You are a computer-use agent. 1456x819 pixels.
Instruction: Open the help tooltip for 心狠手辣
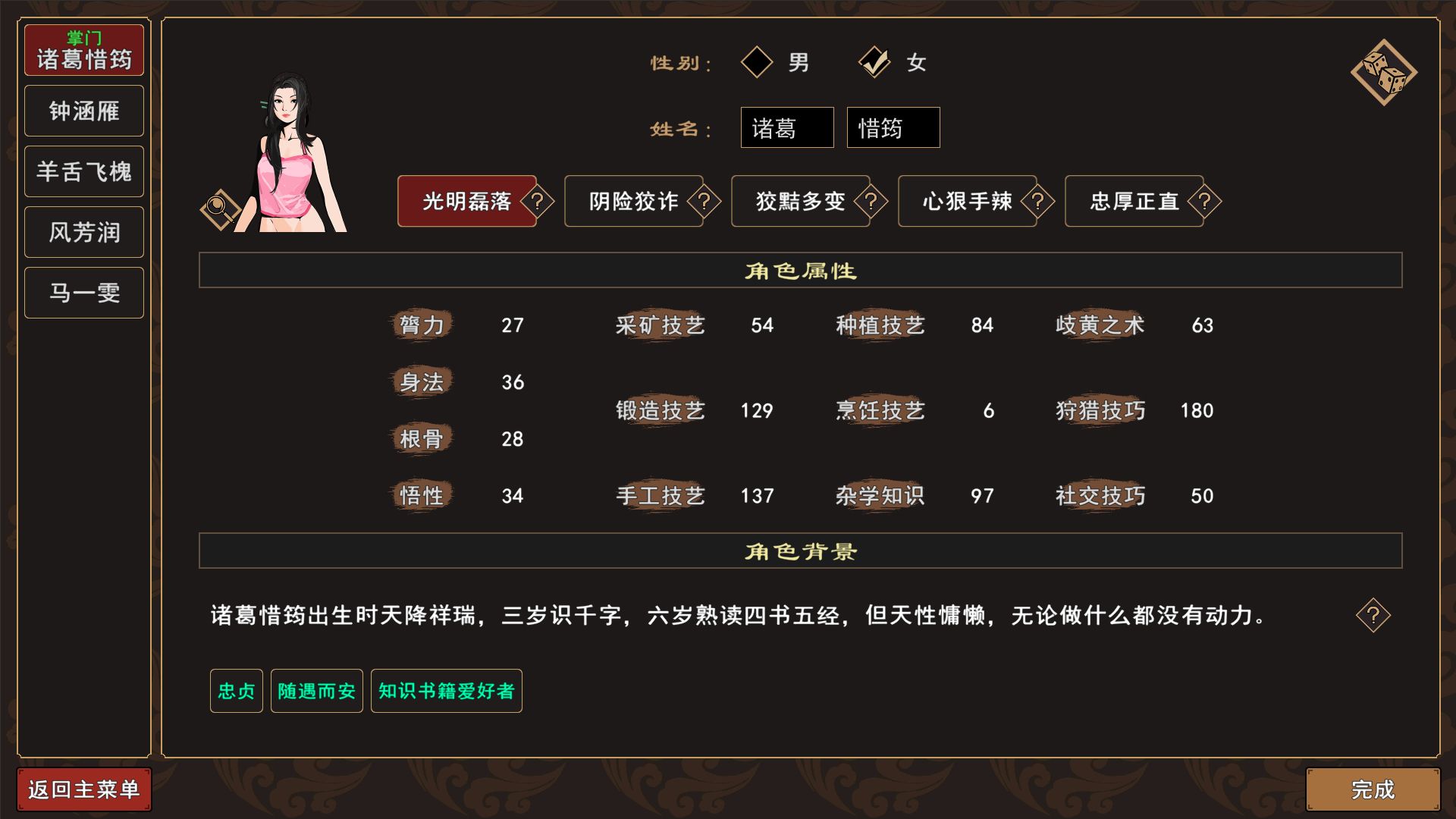[x=1039, y=202]
